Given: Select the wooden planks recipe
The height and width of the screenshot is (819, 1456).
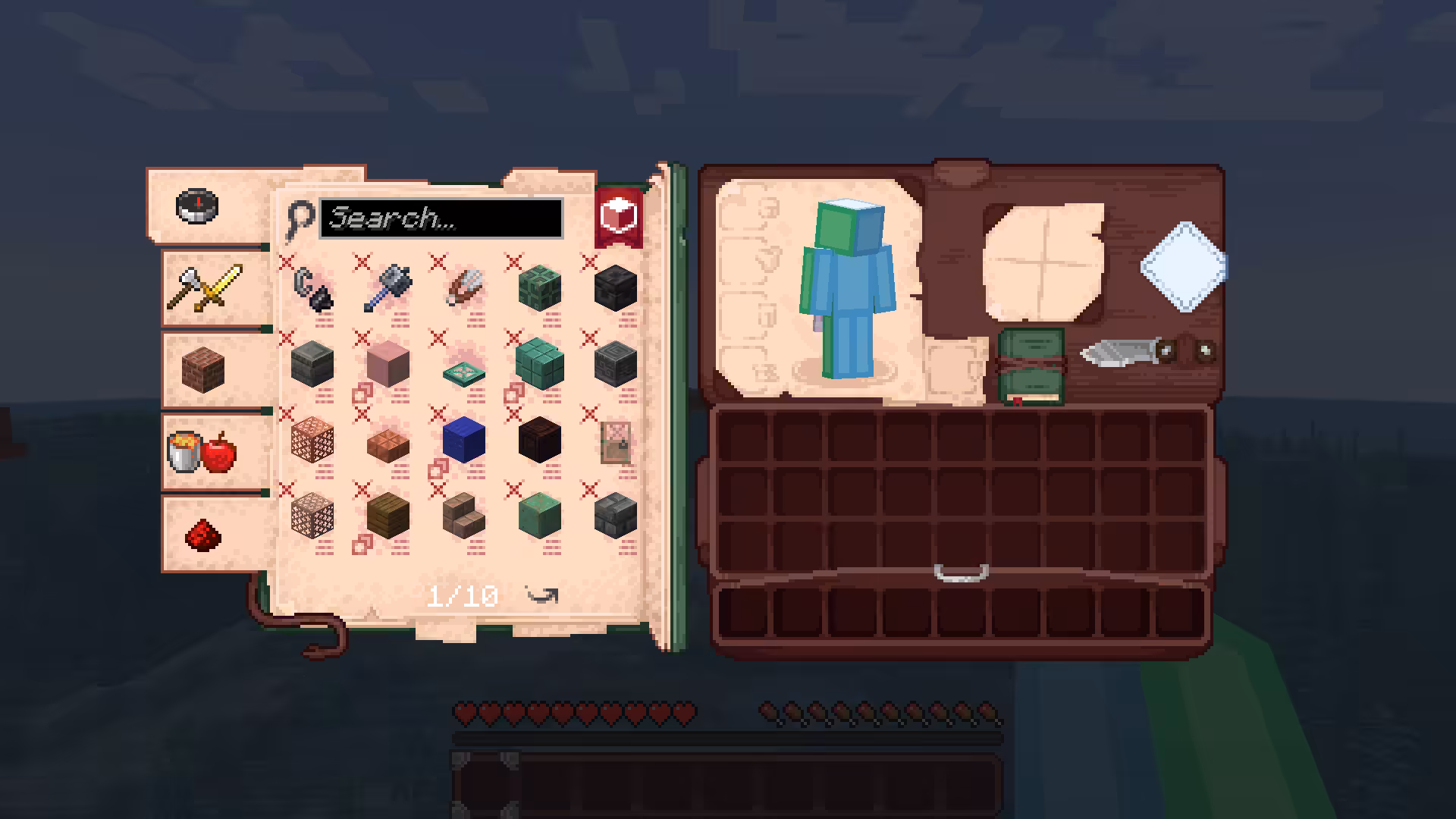Looking at the screenshot, I should [388, 515].
